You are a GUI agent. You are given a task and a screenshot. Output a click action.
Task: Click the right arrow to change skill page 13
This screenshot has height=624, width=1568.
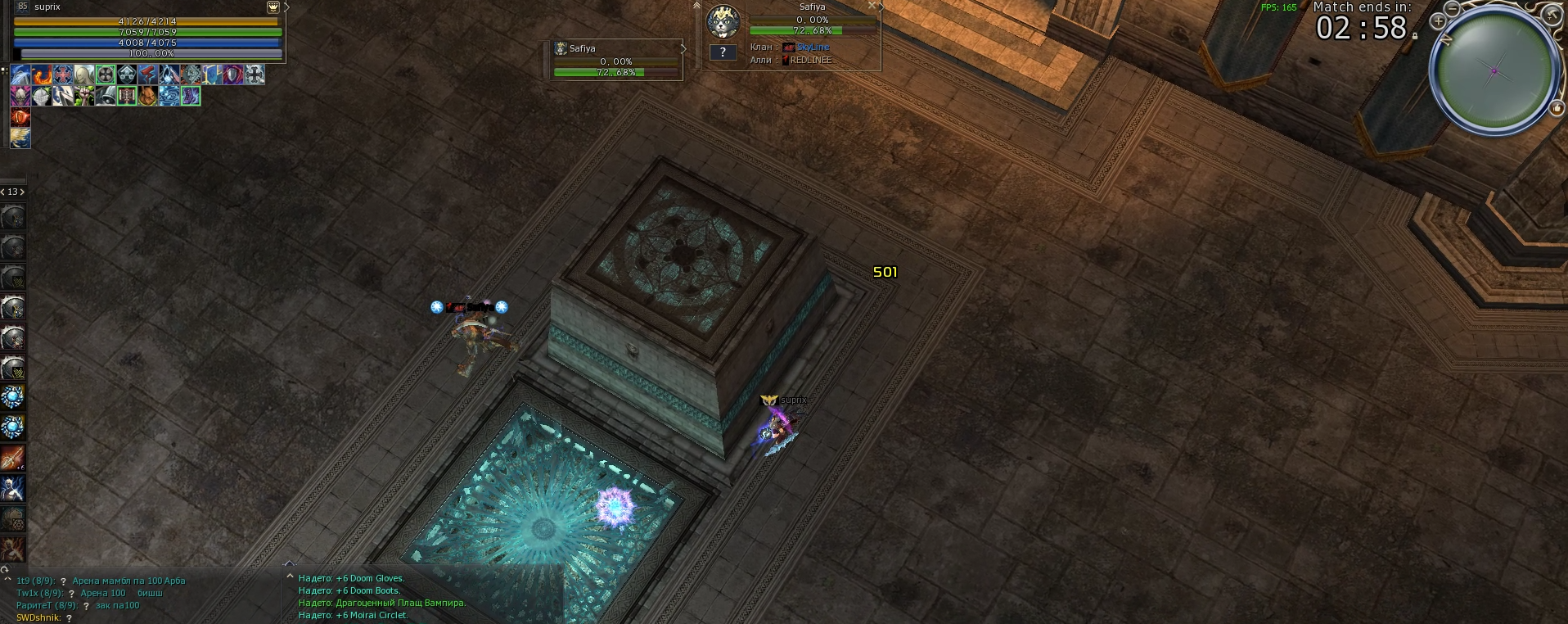pyautogui.click(x=23, y=191)
